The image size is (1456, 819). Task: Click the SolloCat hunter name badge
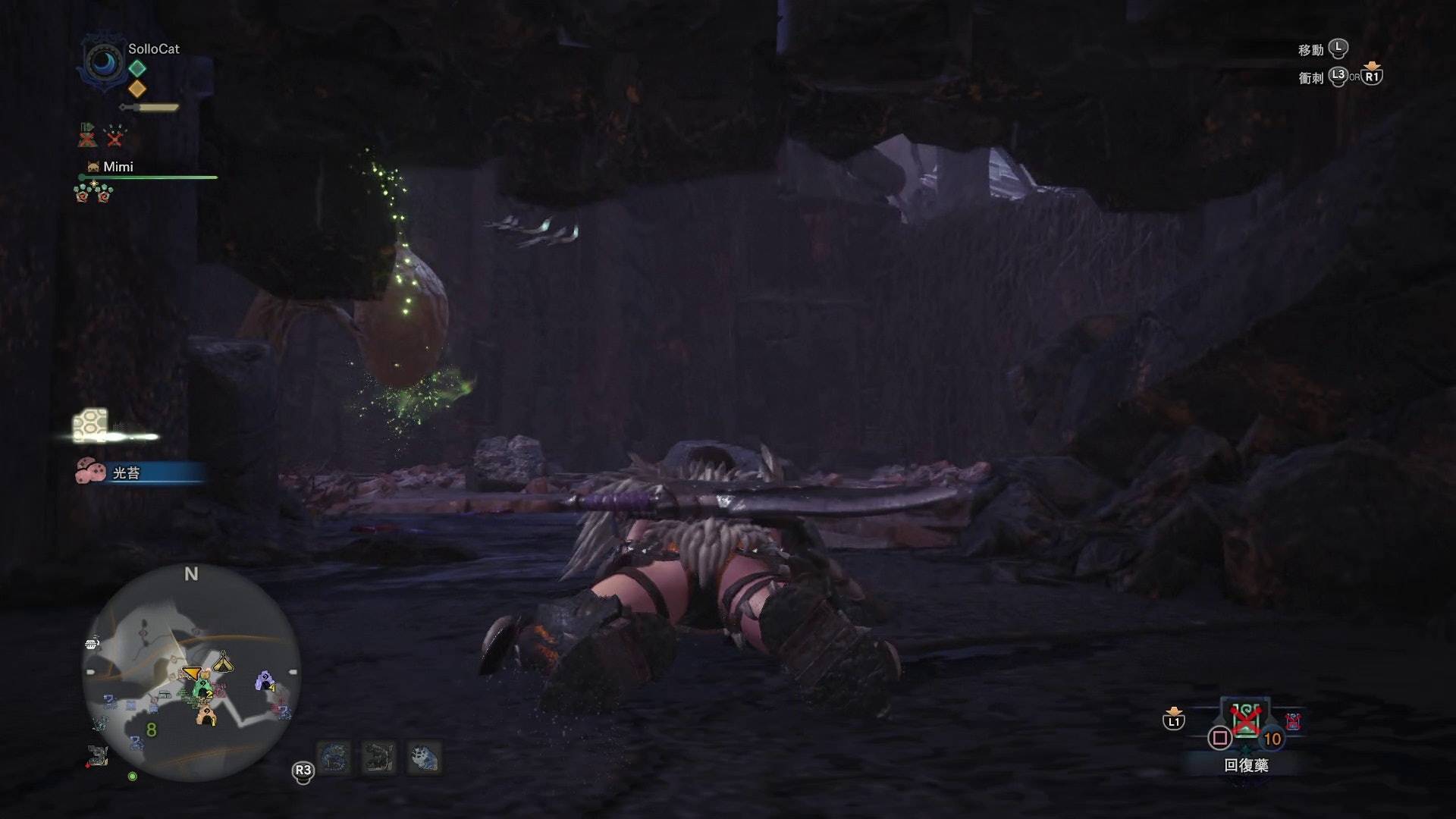tap(153, 49)
